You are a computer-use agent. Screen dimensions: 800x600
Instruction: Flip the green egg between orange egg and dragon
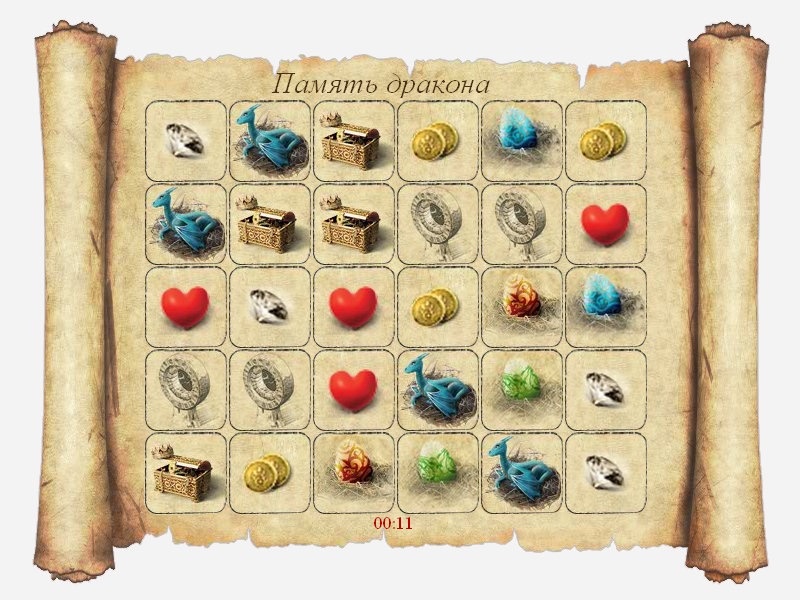coord(438,473)
